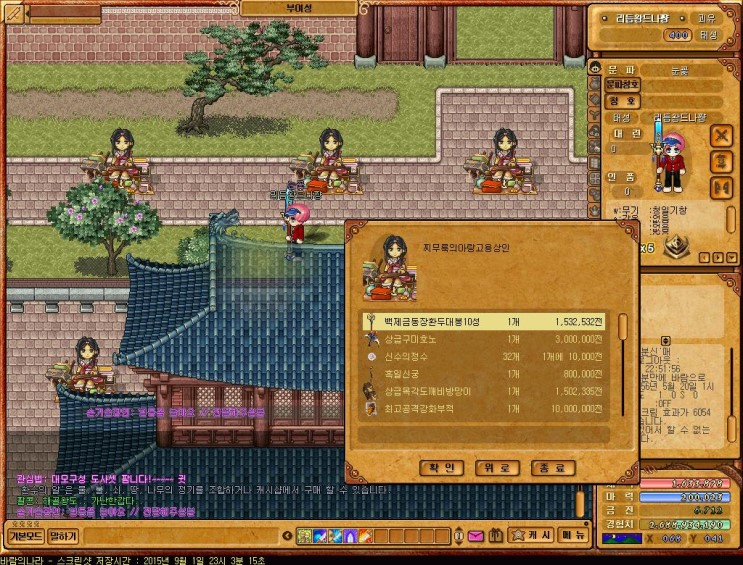
Task: Toggle the 기본모드 button
Action: click(22, 536)
